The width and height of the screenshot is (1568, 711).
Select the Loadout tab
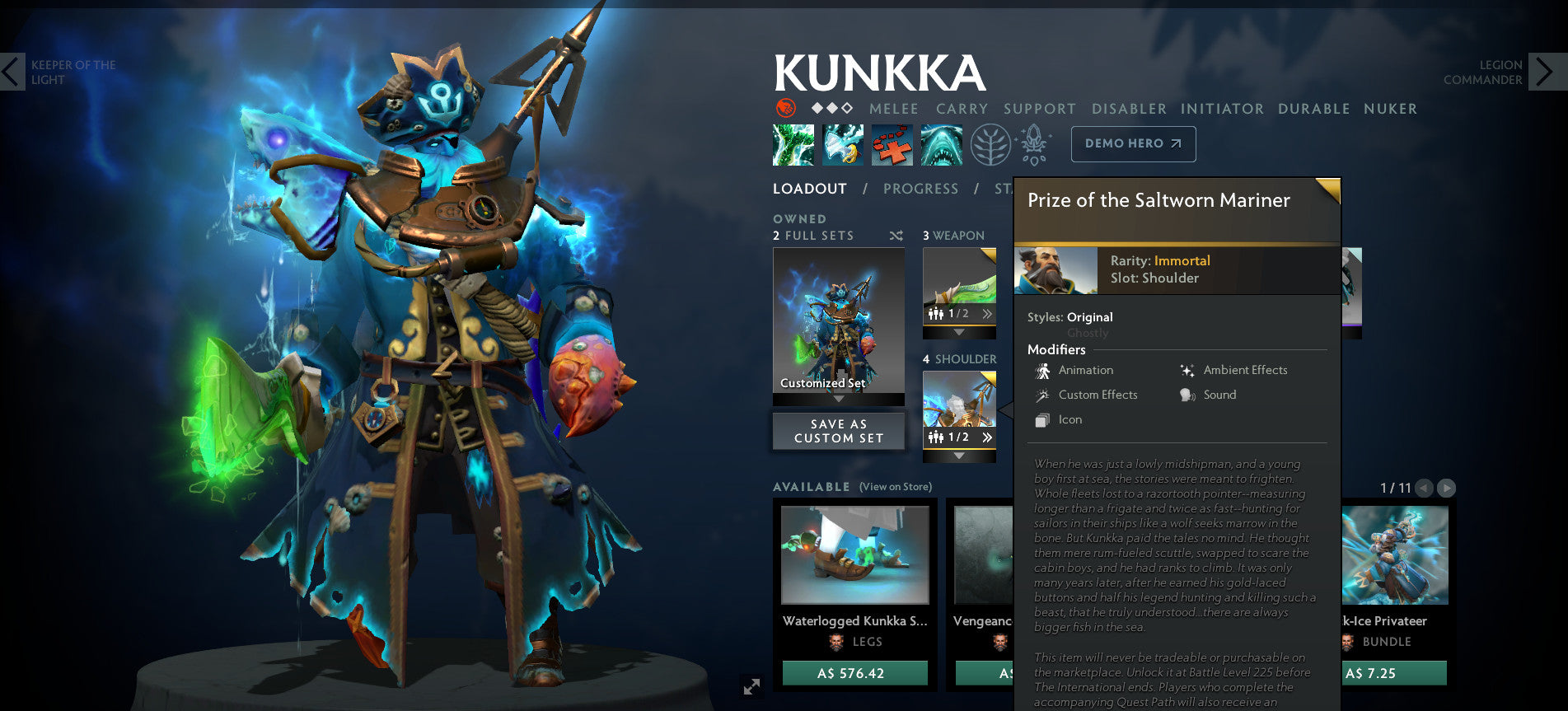pos(809,189)
